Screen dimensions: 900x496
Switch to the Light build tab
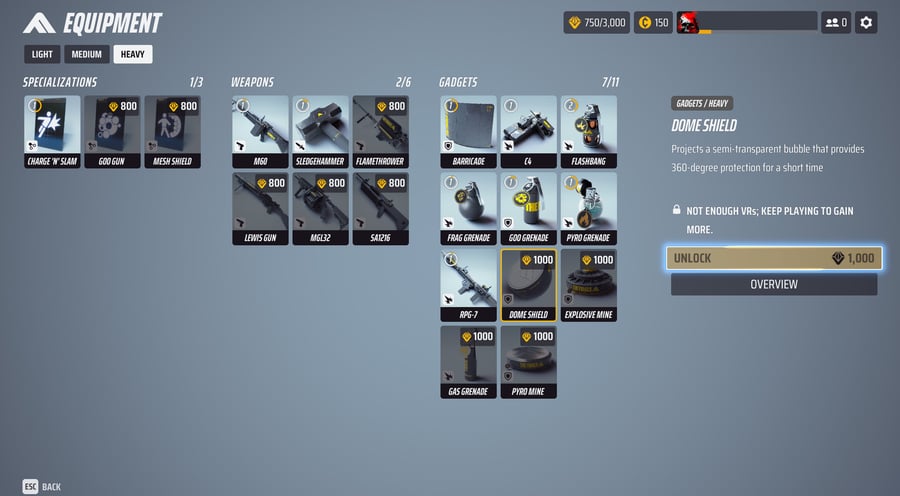point(42,54)
